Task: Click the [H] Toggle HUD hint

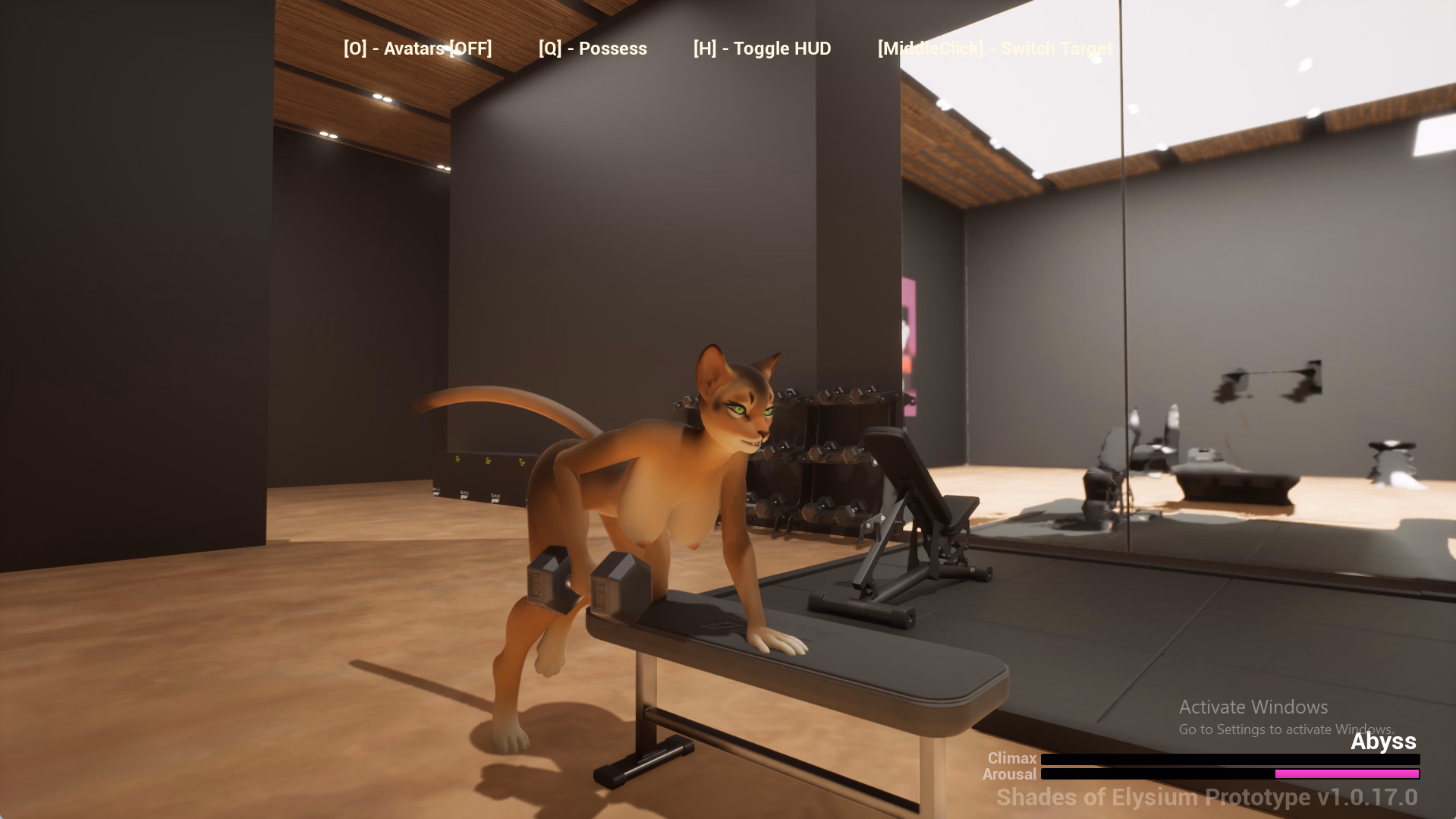Action: (x=762, y=48)
